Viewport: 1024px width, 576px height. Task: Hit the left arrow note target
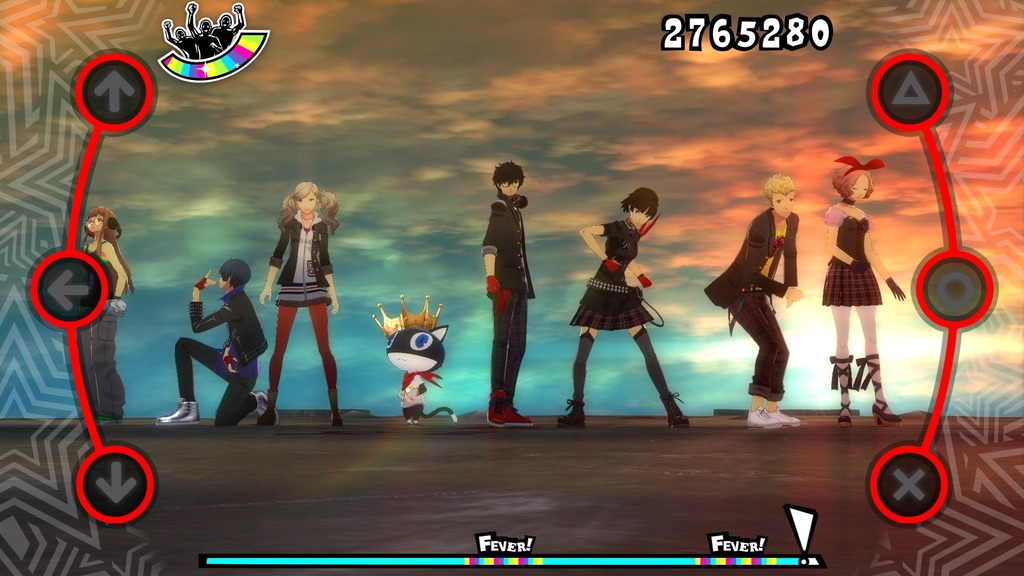tap(68, 289)
